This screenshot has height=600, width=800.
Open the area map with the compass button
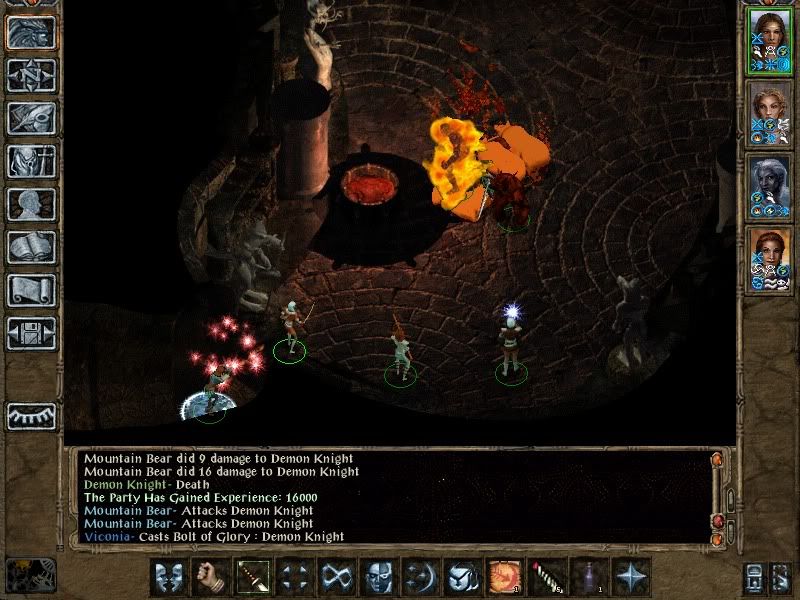31,76
